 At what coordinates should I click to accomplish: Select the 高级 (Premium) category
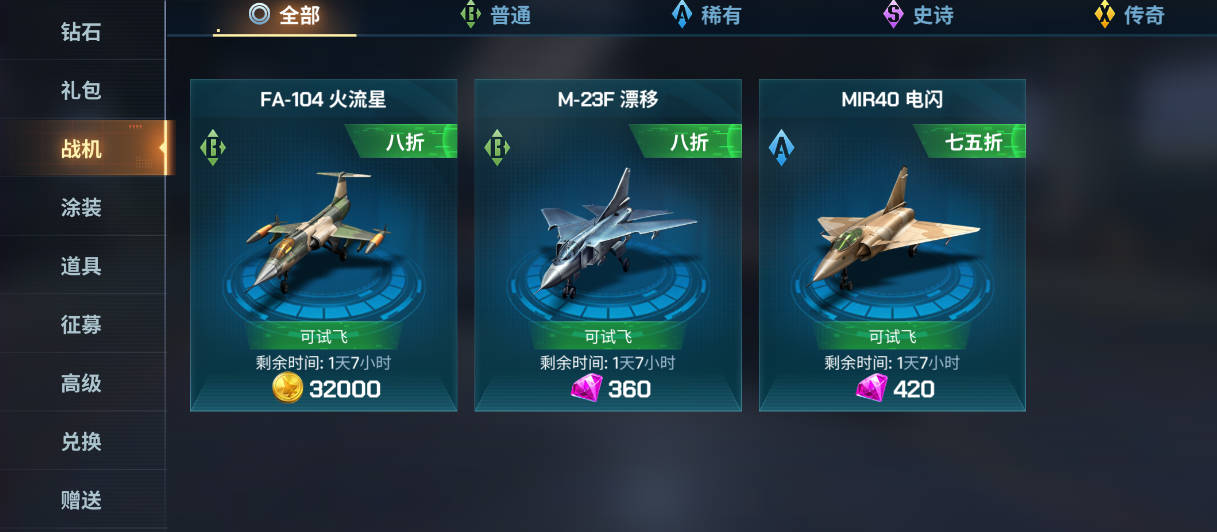point(81,383)
